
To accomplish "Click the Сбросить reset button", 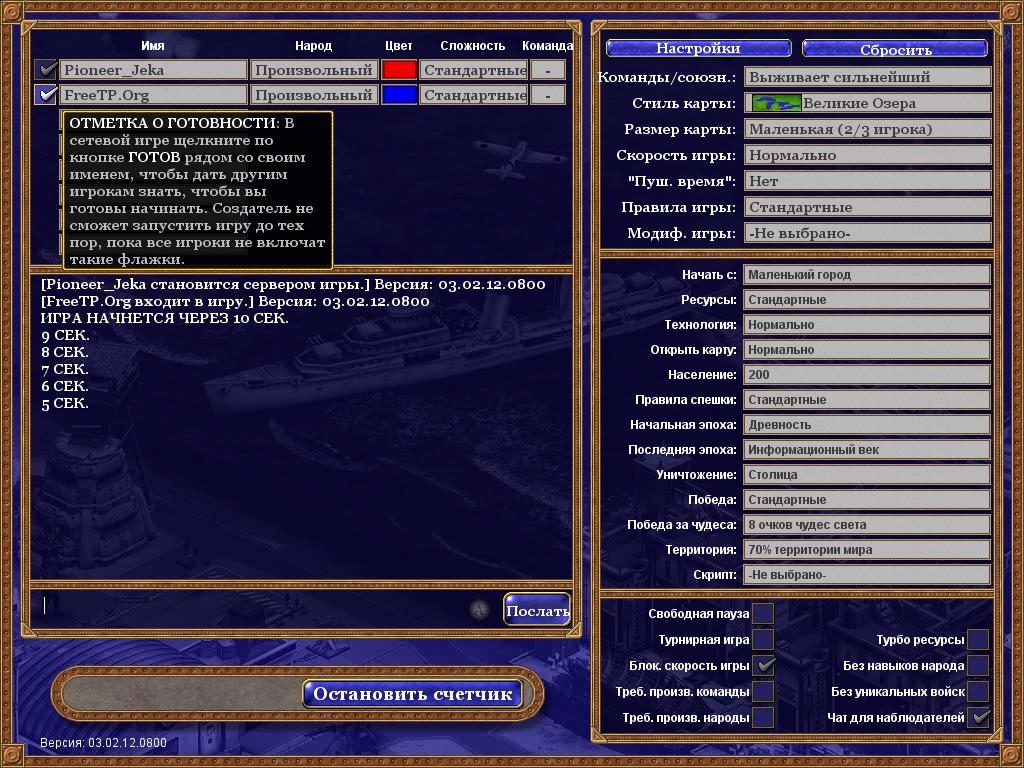I will [x=895, y=48].
